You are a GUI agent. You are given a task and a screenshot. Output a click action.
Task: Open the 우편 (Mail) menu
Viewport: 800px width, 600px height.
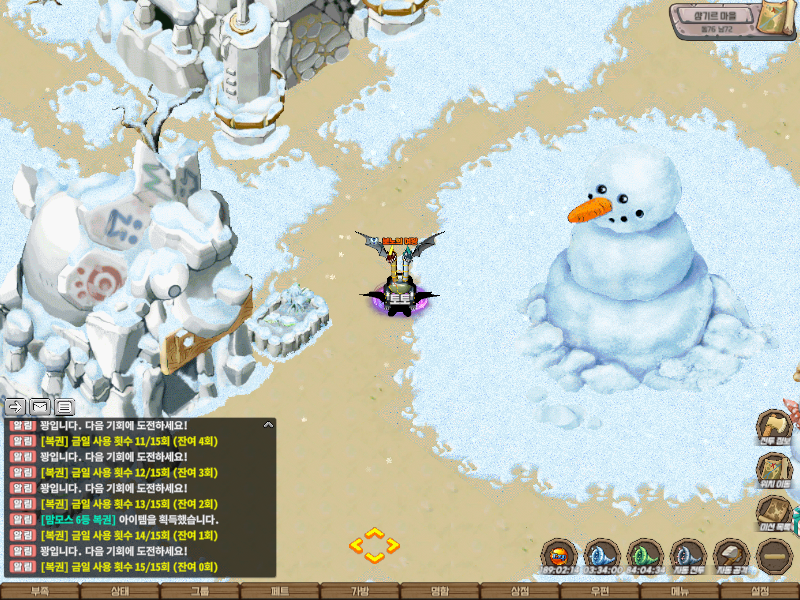click(600, 591)
